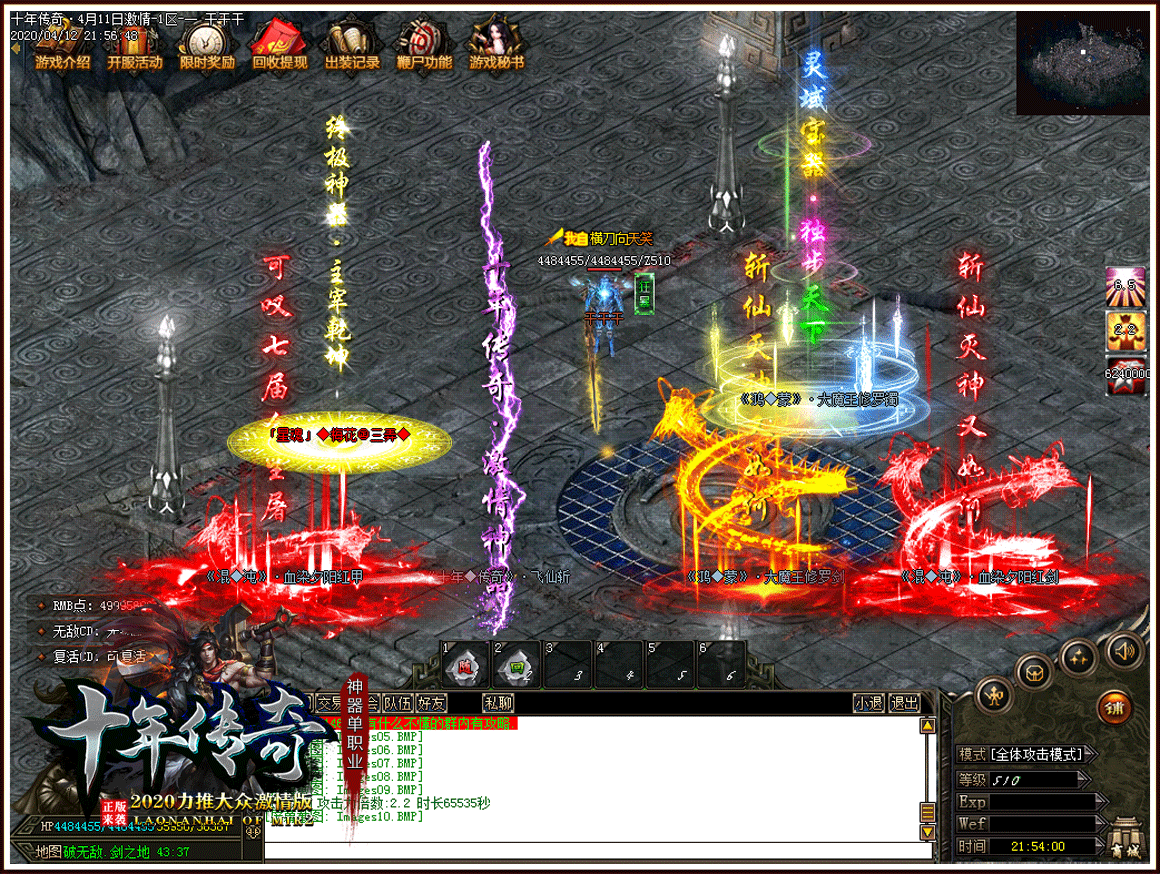The image size is (1160, 874).
Task: View the 出装记录 drop record scroll
Action: 352,46
